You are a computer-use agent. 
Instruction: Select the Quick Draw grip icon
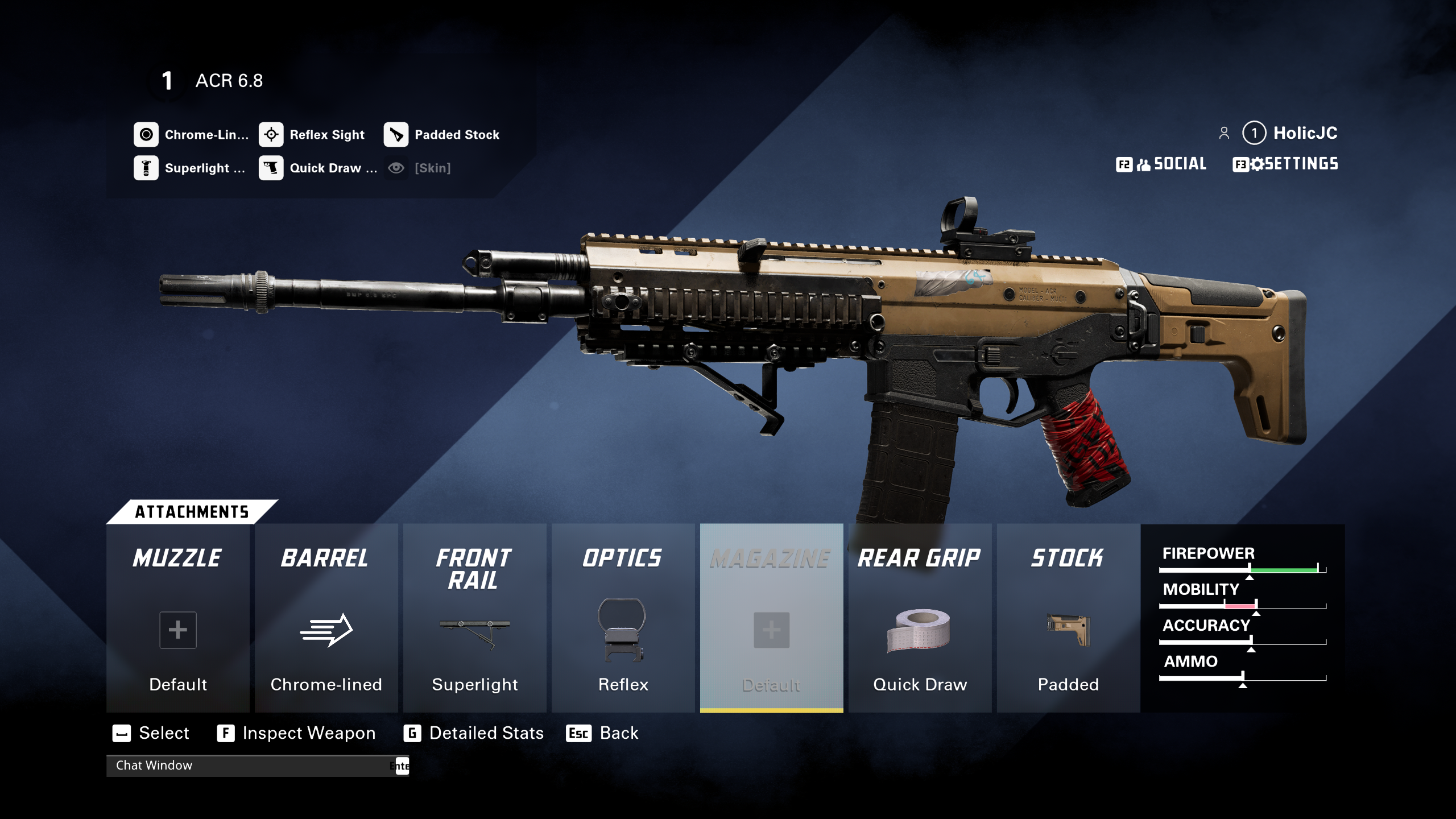pyautogui.click(x=271, y=168)
